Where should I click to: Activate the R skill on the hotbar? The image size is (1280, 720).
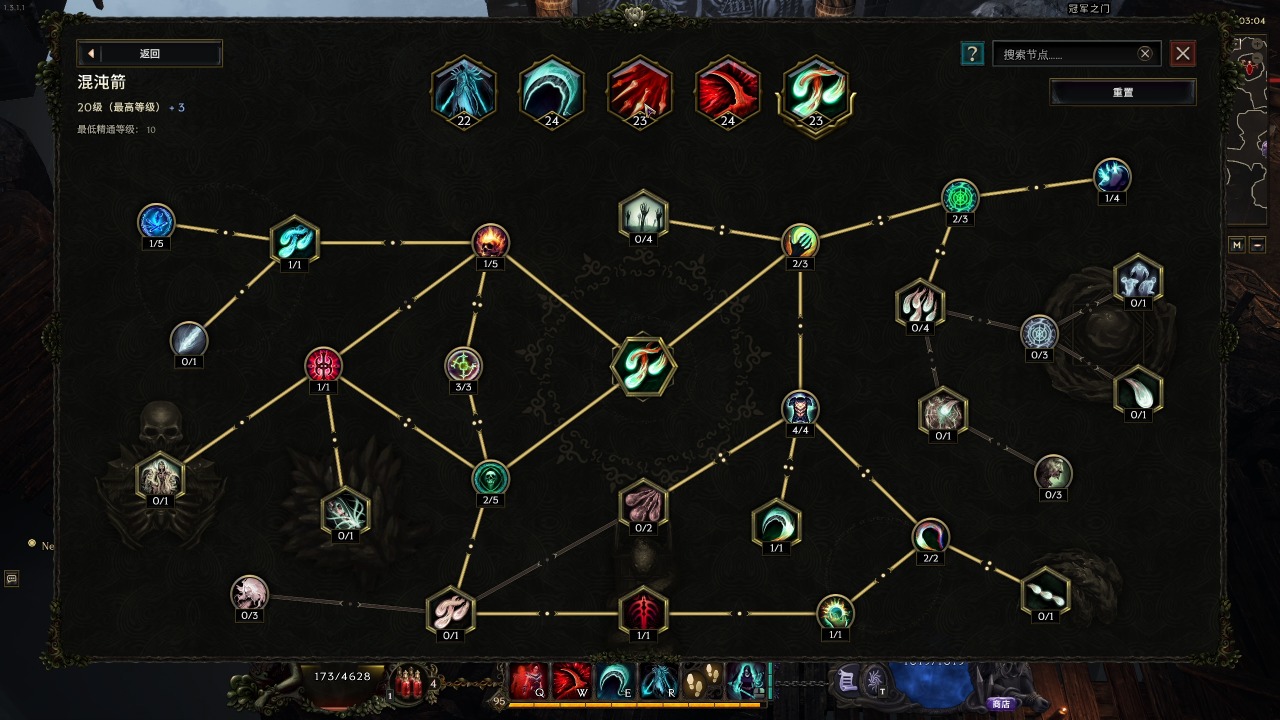point(658,682)
